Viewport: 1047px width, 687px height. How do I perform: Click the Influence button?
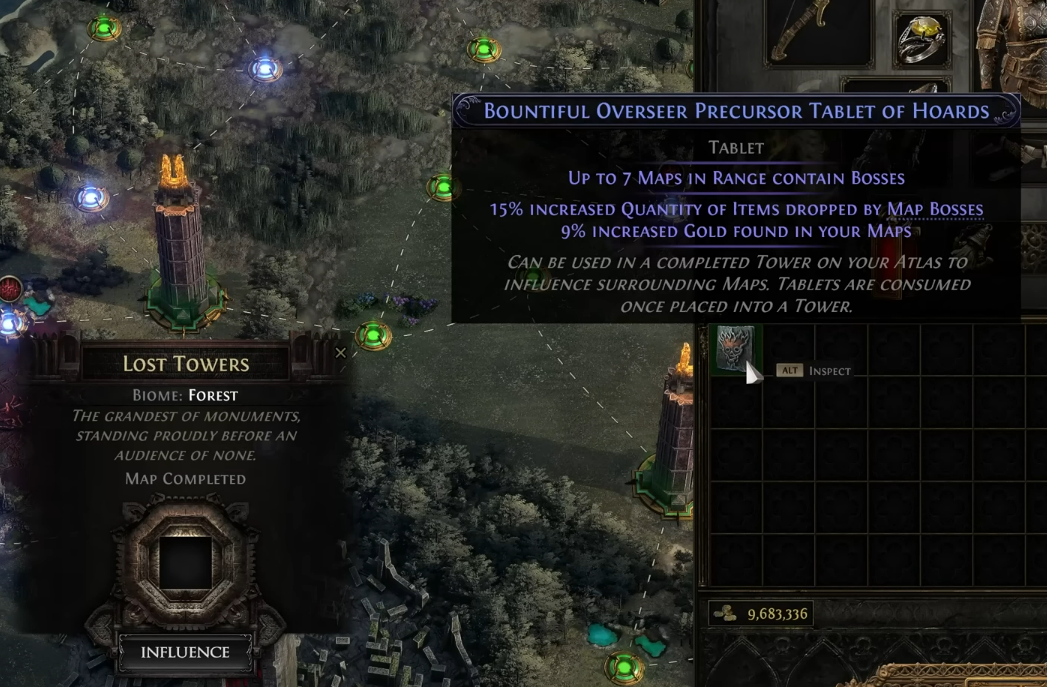(x=185, y=652)
